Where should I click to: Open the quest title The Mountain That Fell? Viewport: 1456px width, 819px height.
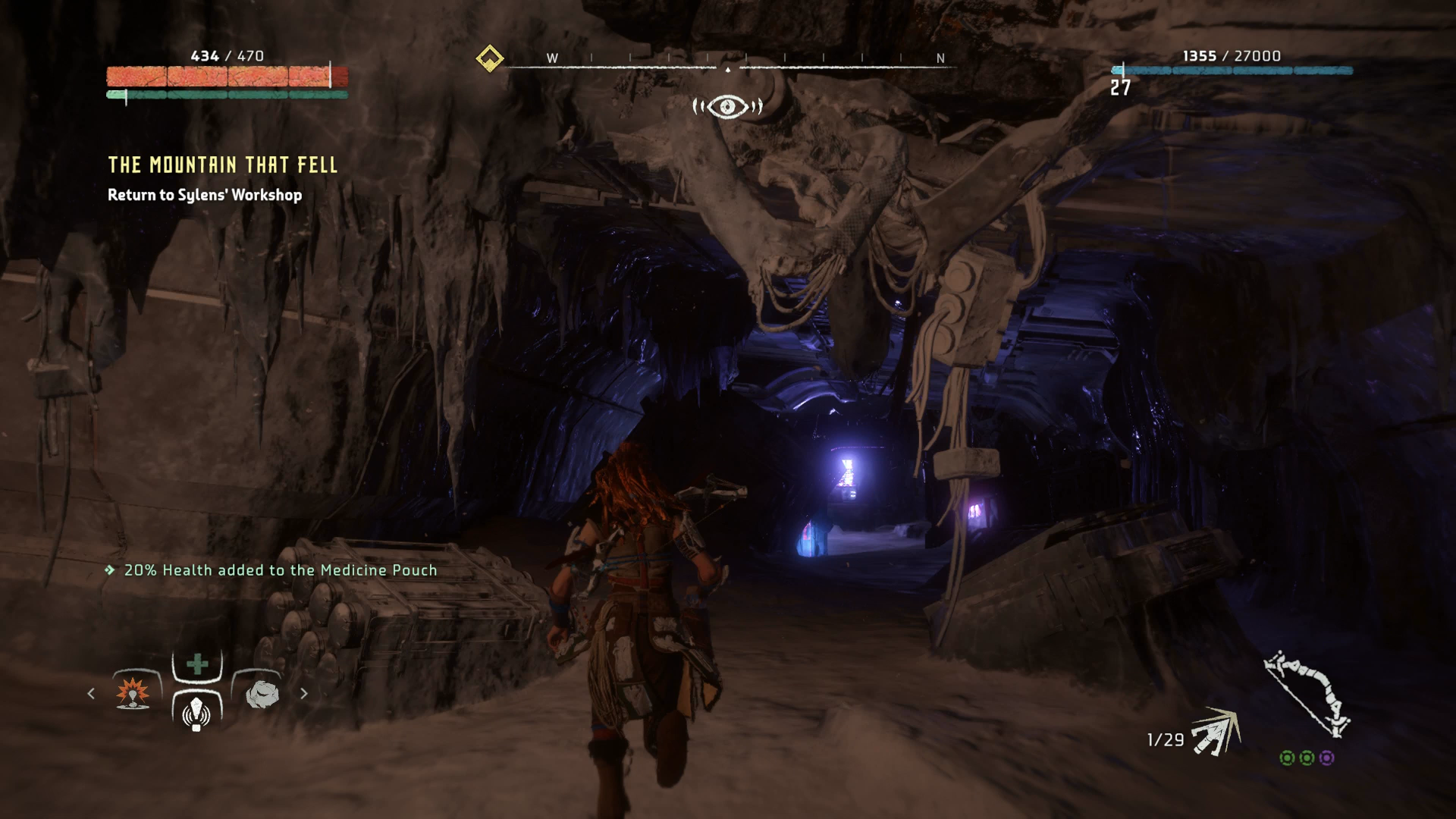[222, 165]
